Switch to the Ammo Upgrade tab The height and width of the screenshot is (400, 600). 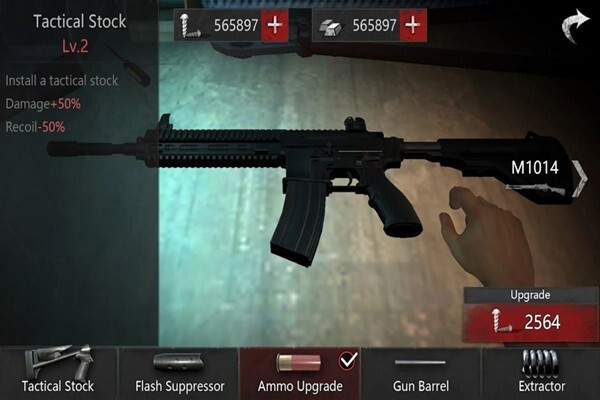coord(300,373)
